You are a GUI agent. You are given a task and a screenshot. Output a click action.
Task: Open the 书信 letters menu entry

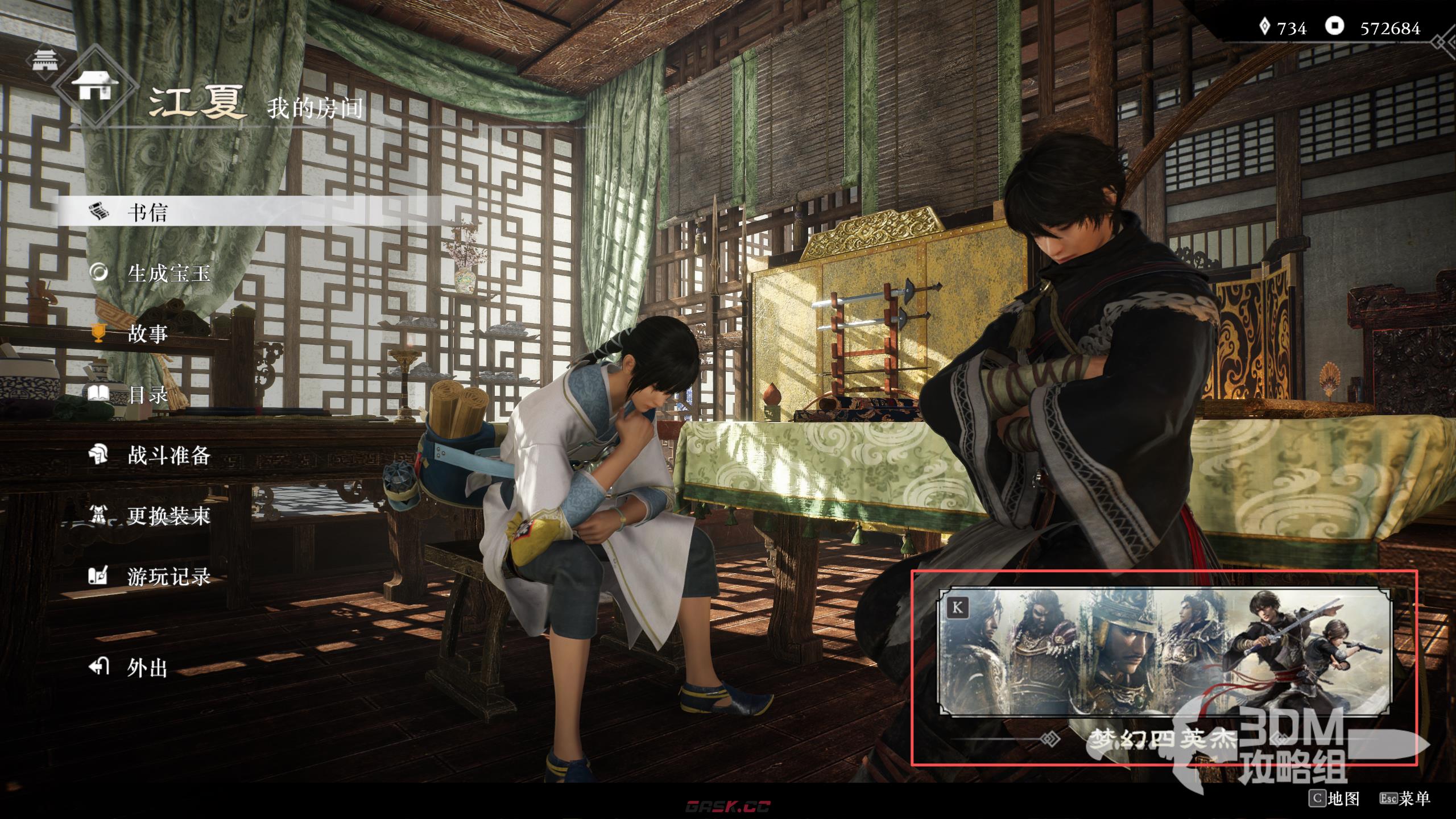(147, 213)
